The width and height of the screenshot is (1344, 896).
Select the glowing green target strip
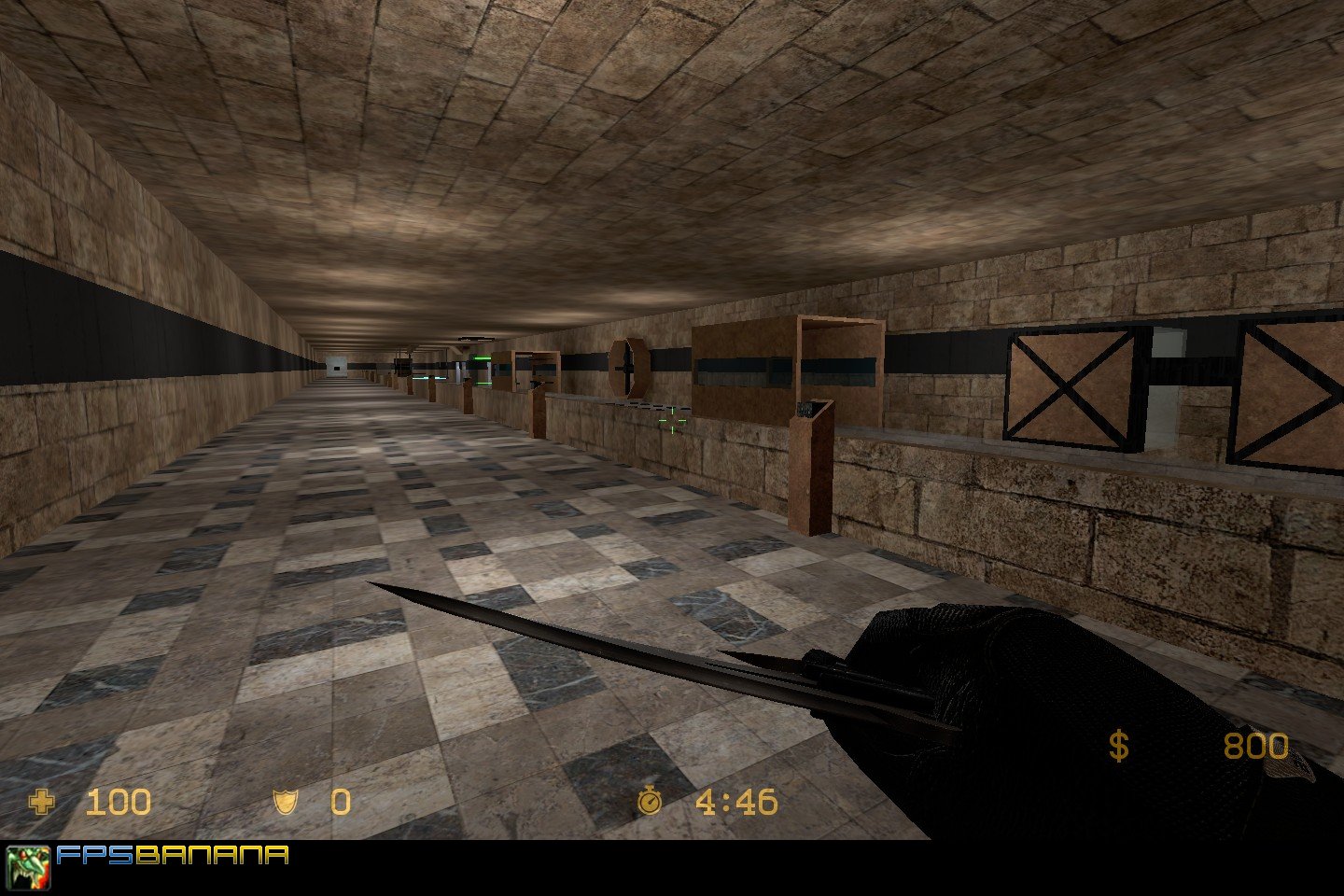click(x=483, y=358)
